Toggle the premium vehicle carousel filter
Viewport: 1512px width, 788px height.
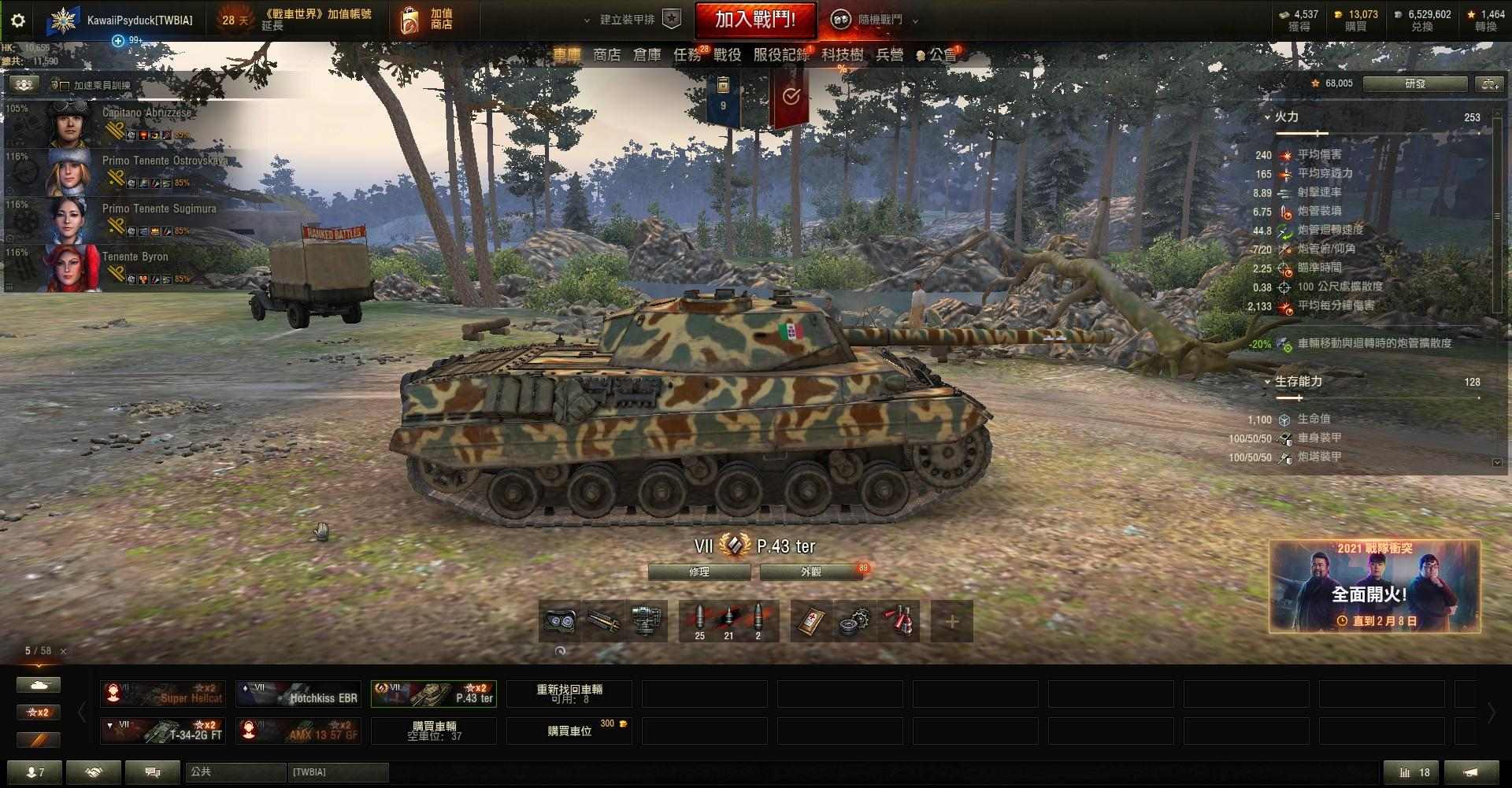click(x=38, y=740)
